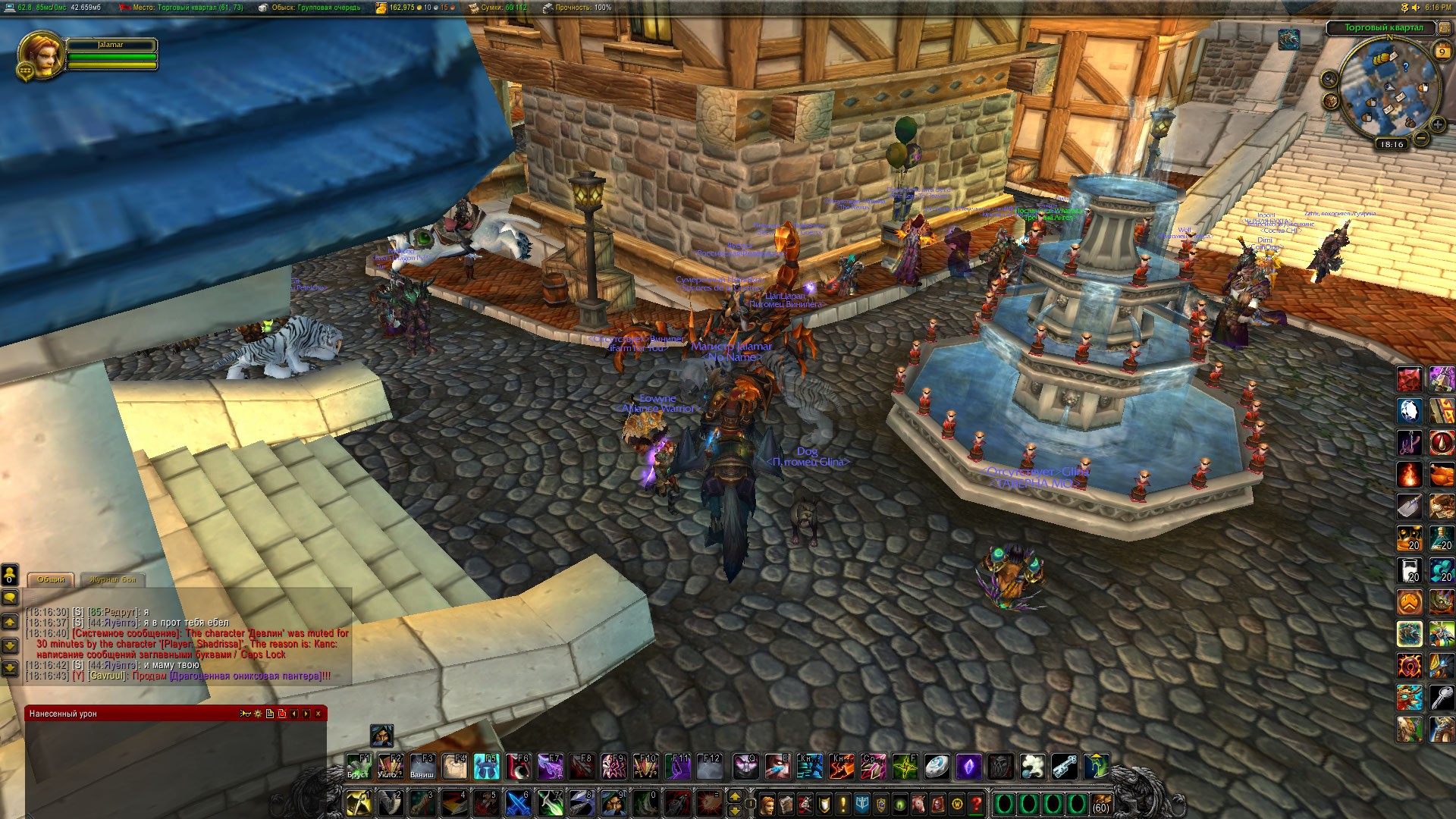Click the Jalamar player portrait
1456x819 pixels.
(x=40, y=53)
